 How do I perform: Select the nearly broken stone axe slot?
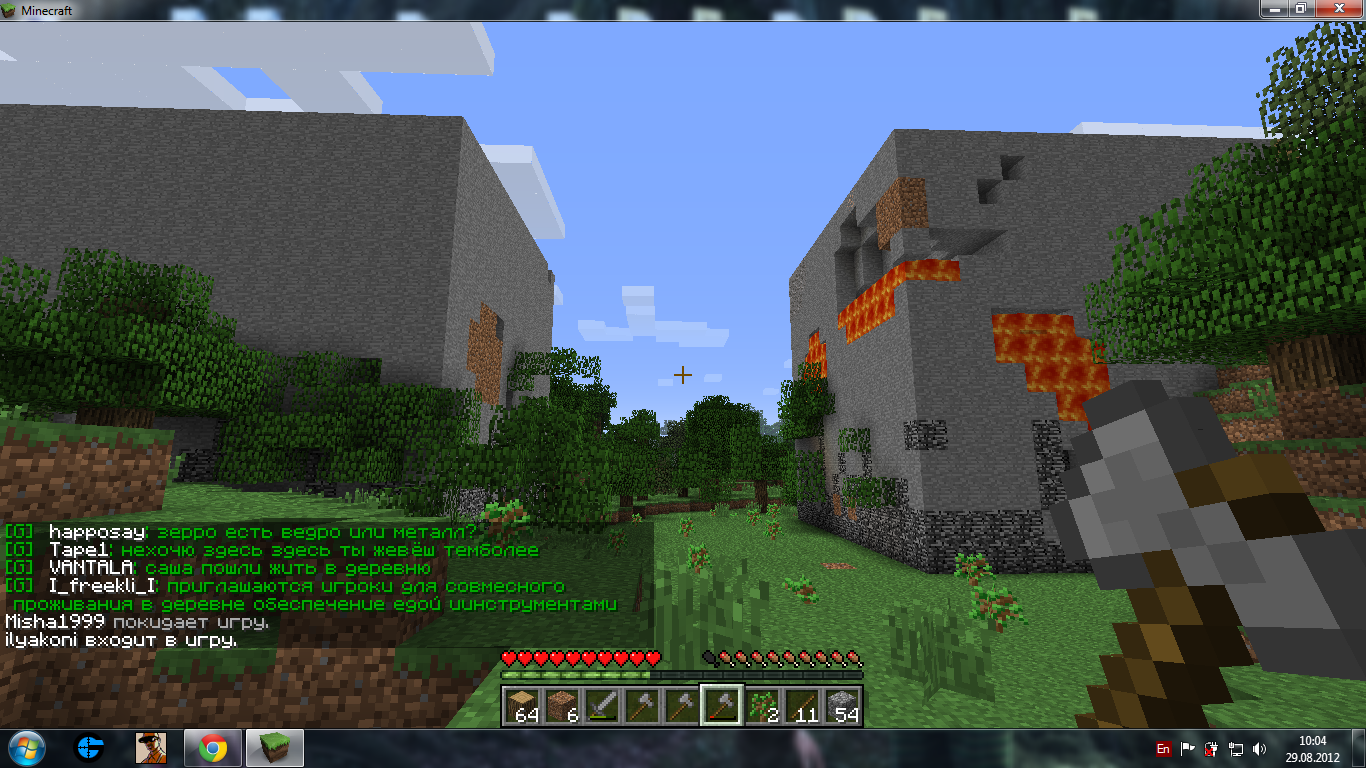coord(721,706)
